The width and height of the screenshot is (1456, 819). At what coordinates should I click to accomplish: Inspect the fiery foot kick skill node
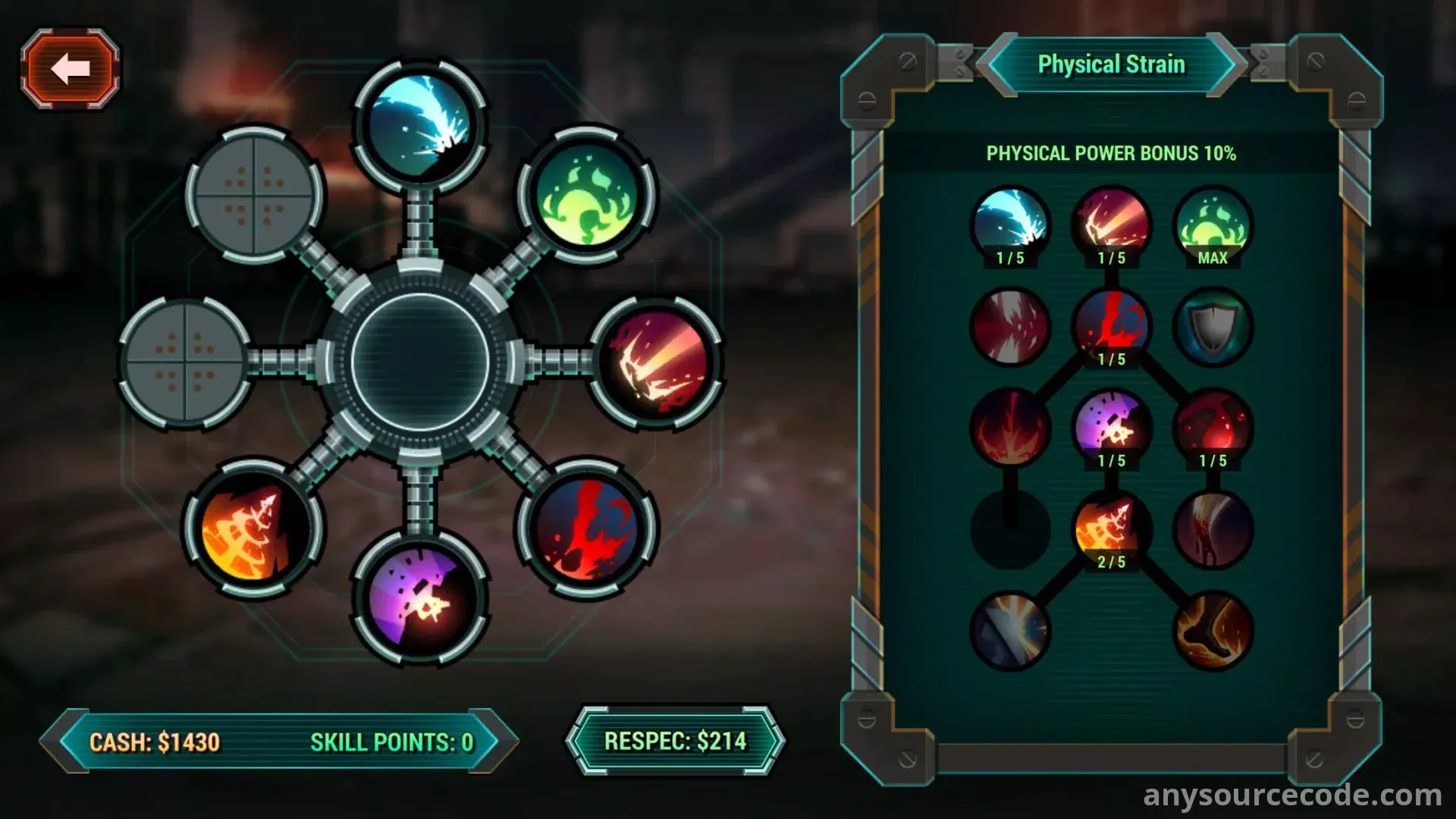(1212, 630)
